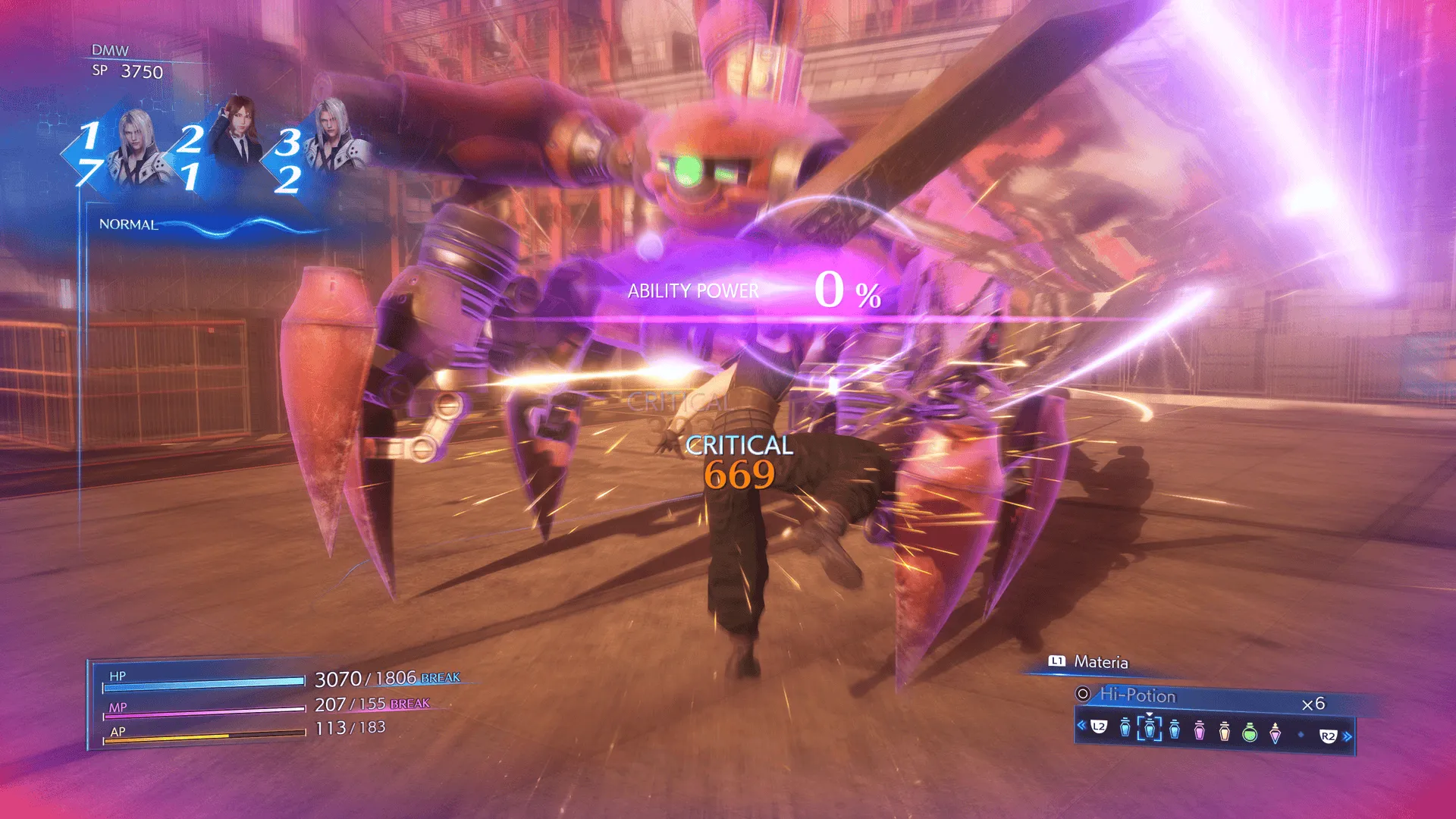The image size is (1456, 819).
Task: Select the highlighted Hi-Potion icon
Action: 1150,730
